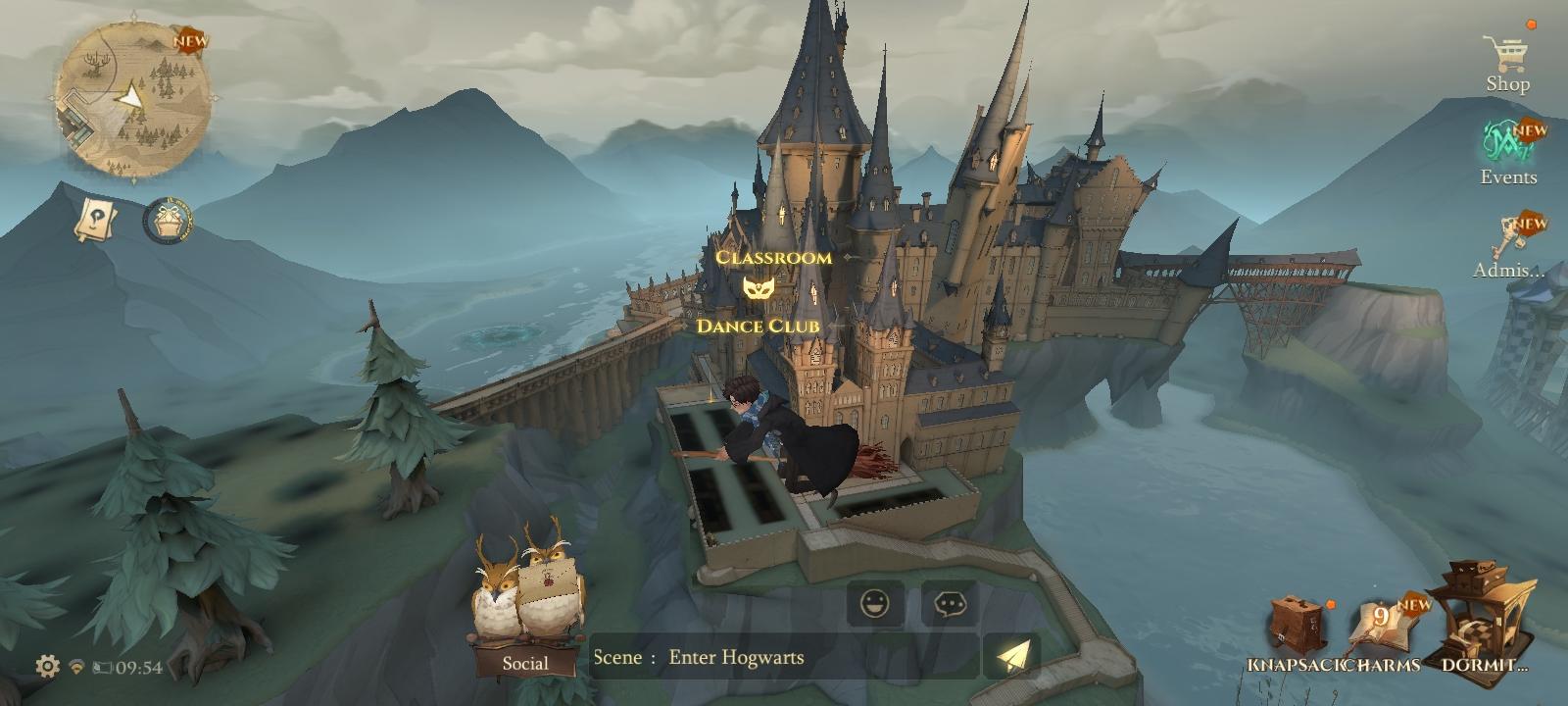This screenshot has width=1568, height=706.
Task: Open the gift cupcake badge icon
Action: pyautogui.click(x=168, y=221)
